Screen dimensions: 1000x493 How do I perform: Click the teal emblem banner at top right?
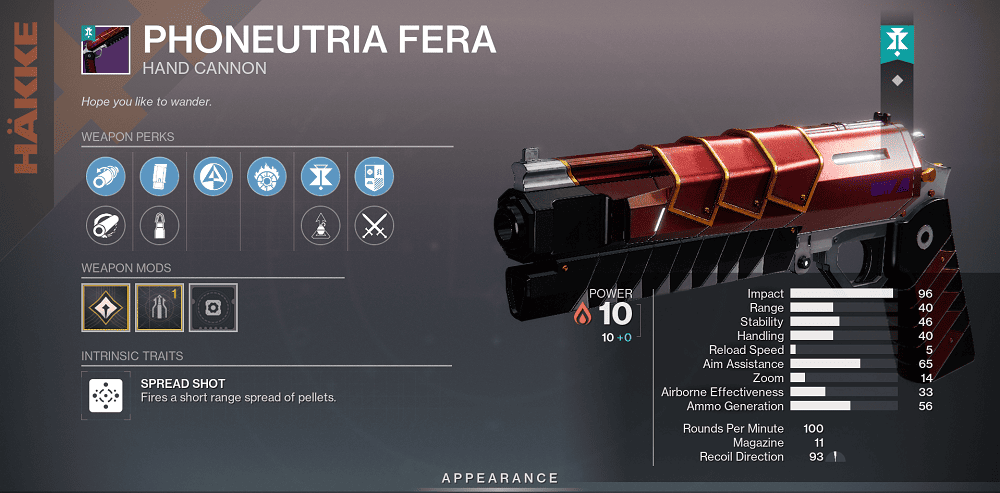pyautogui.click(x=896, y=40)
